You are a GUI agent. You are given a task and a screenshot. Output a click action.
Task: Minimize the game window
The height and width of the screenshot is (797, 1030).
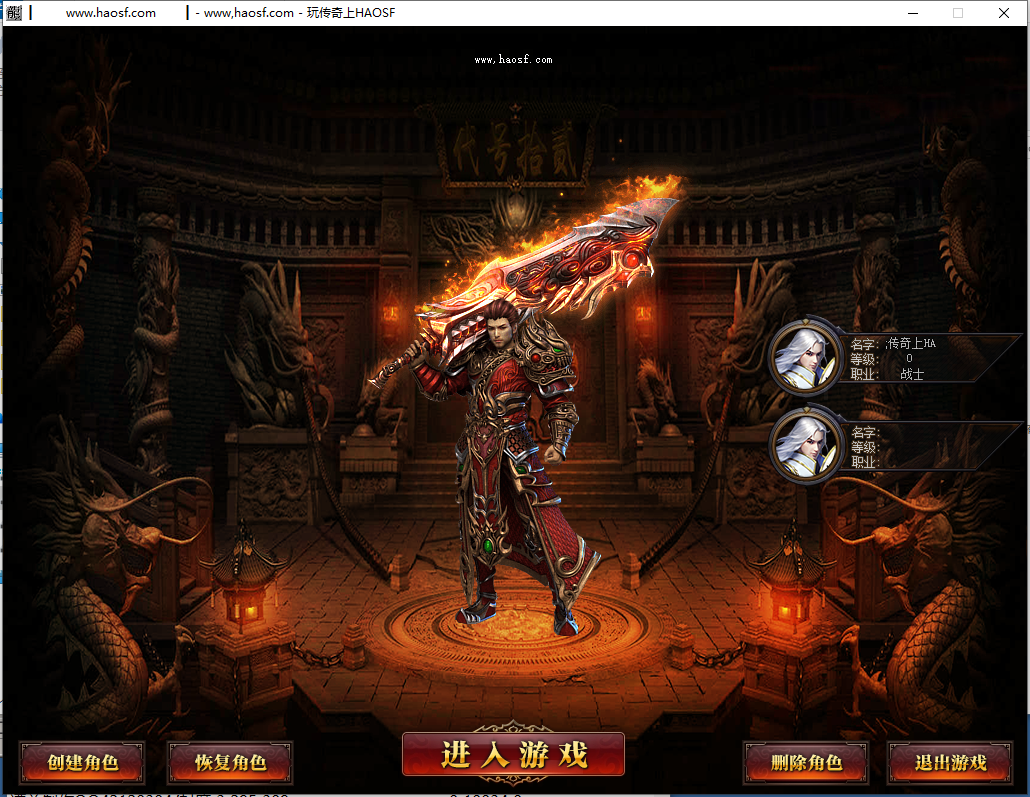coord(912,13)
